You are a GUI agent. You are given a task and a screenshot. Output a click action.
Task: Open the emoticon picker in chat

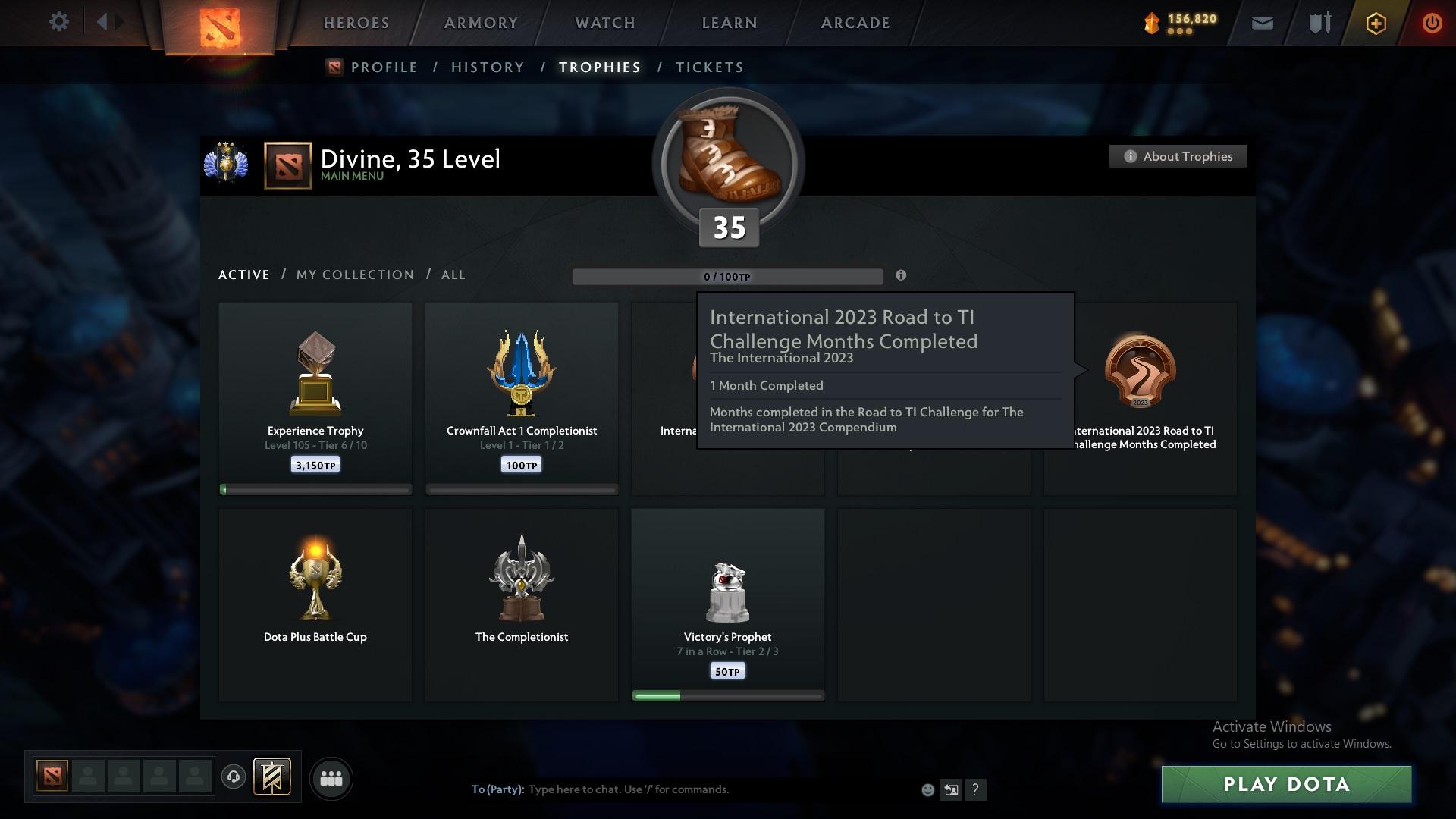[x=927, y=789]
